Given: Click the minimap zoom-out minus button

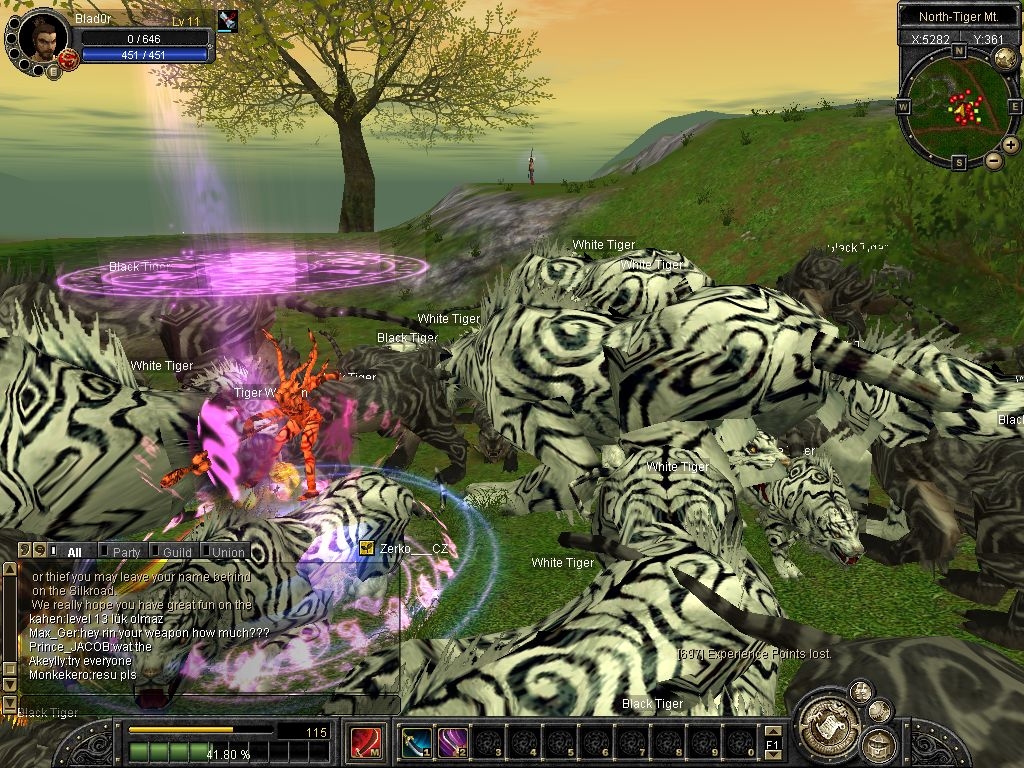Looking at the screenshot, I should pos(994,160).
